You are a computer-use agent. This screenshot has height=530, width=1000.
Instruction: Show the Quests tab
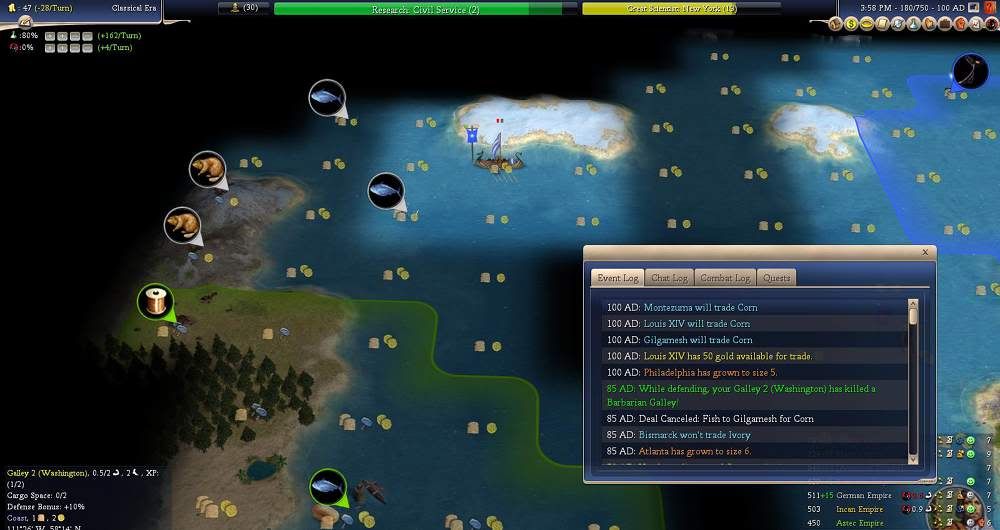[776, 278]
